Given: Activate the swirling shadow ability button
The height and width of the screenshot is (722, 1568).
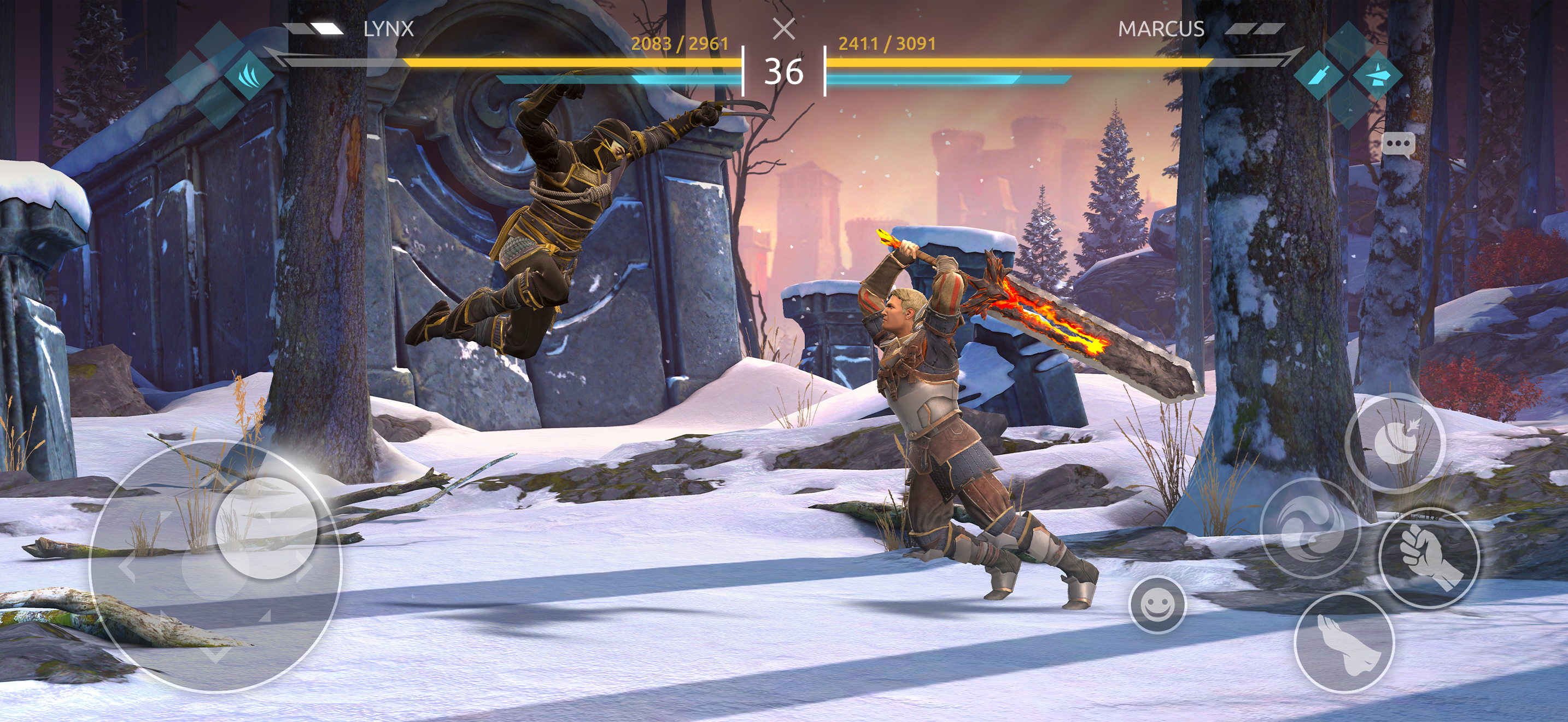Looking at the screenshot, I should [1310, 529].
